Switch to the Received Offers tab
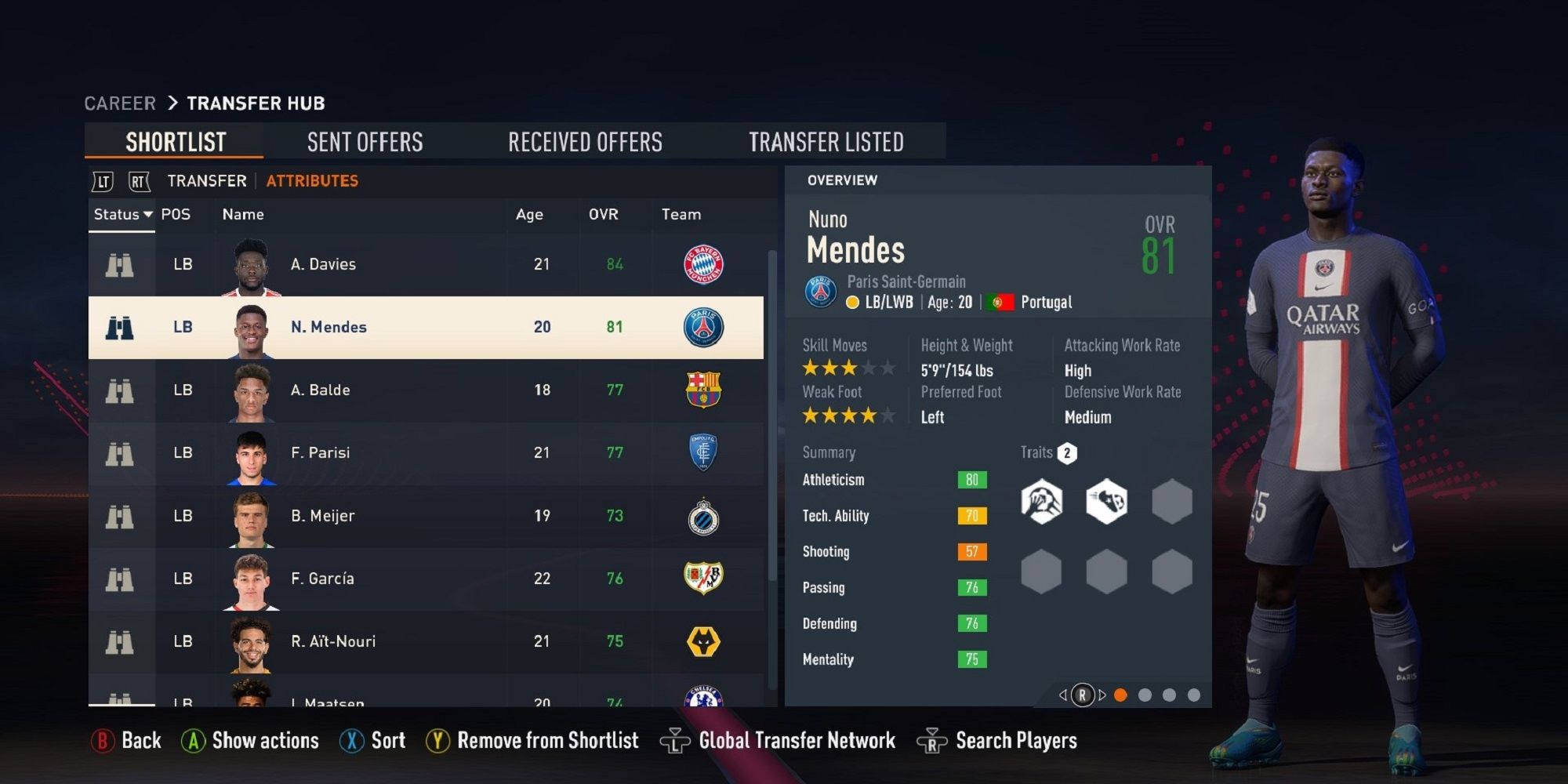This screenshot has height=784, width=1568. click(x=585, y=141)
